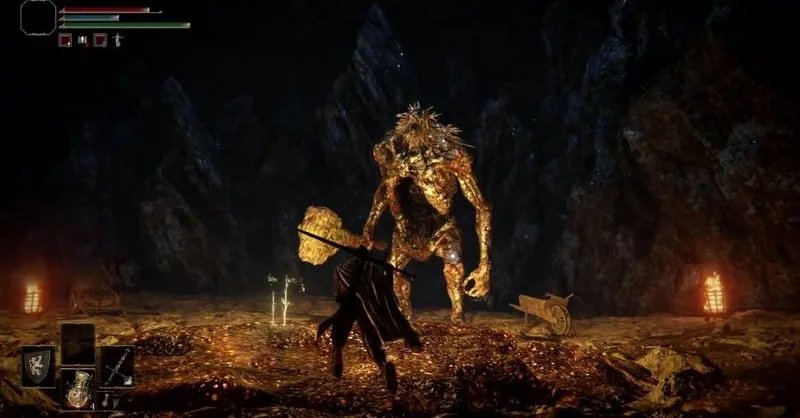Click the octagonal compass frame
Viewport: 800px width, 418px height.
pyautogui.click(x=38, y=17)
